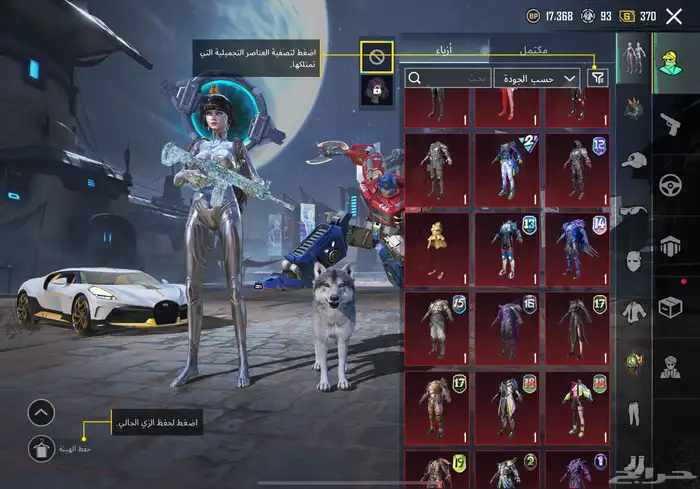Screen dimensions: 700x489
Task: Select the locked headgear slot with padlock
Action: click(x=377, y=91)
